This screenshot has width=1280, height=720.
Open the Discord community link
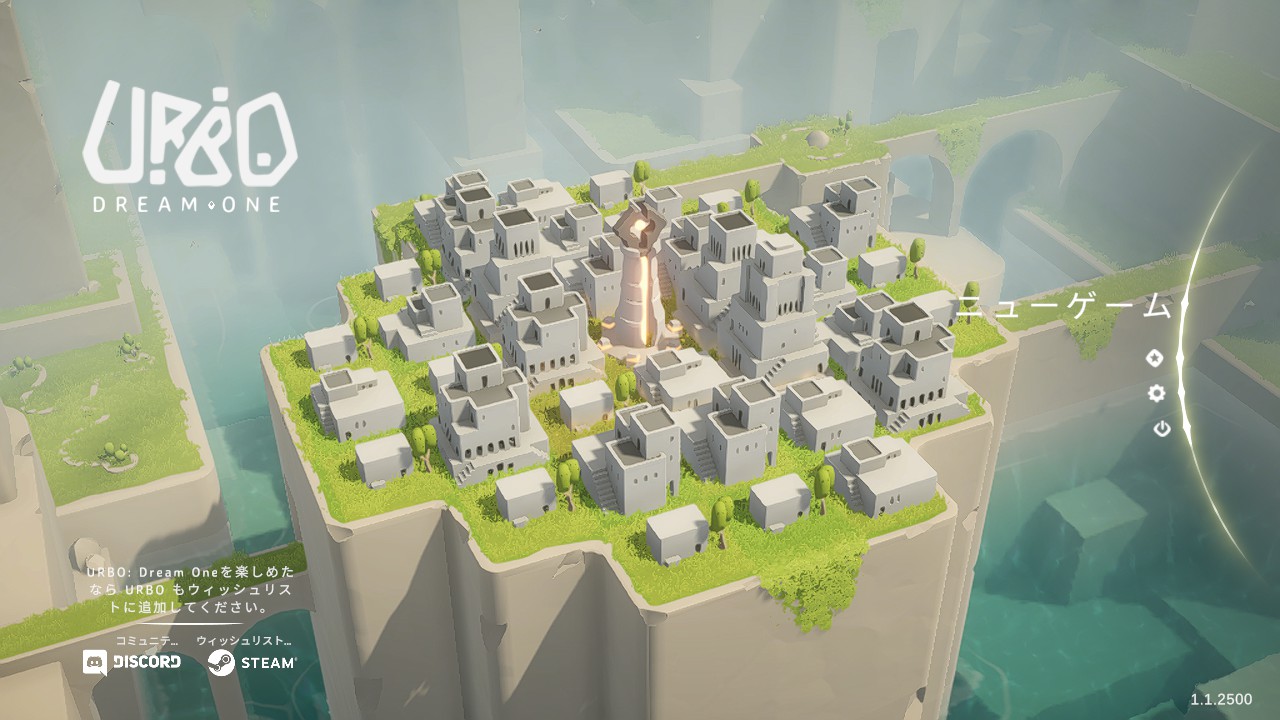coord(133,662)
